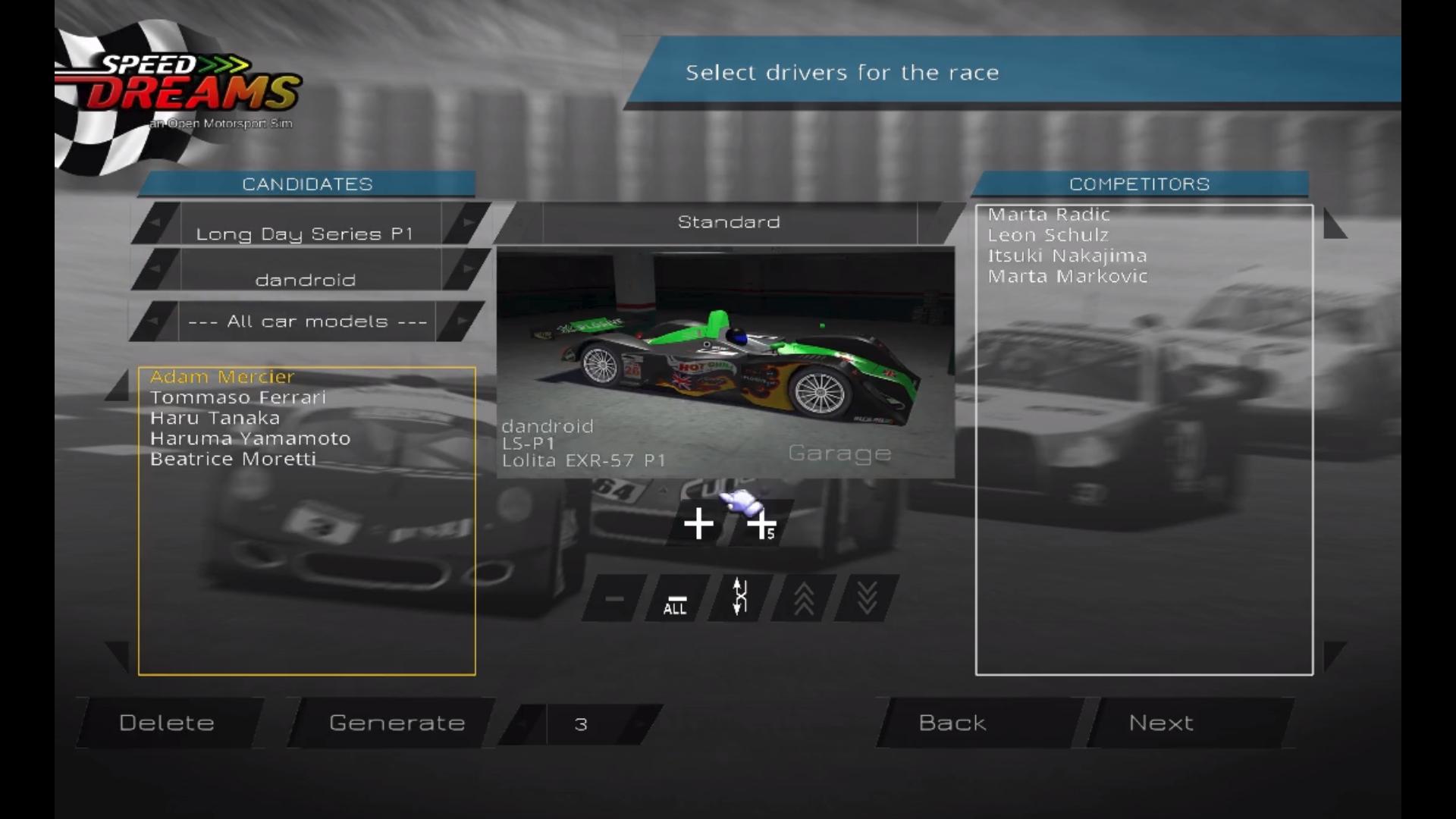The height and width of the screenshot is (819, 1456).
Task: Move competitor down with double-chevron down
Action: point(867,599)
